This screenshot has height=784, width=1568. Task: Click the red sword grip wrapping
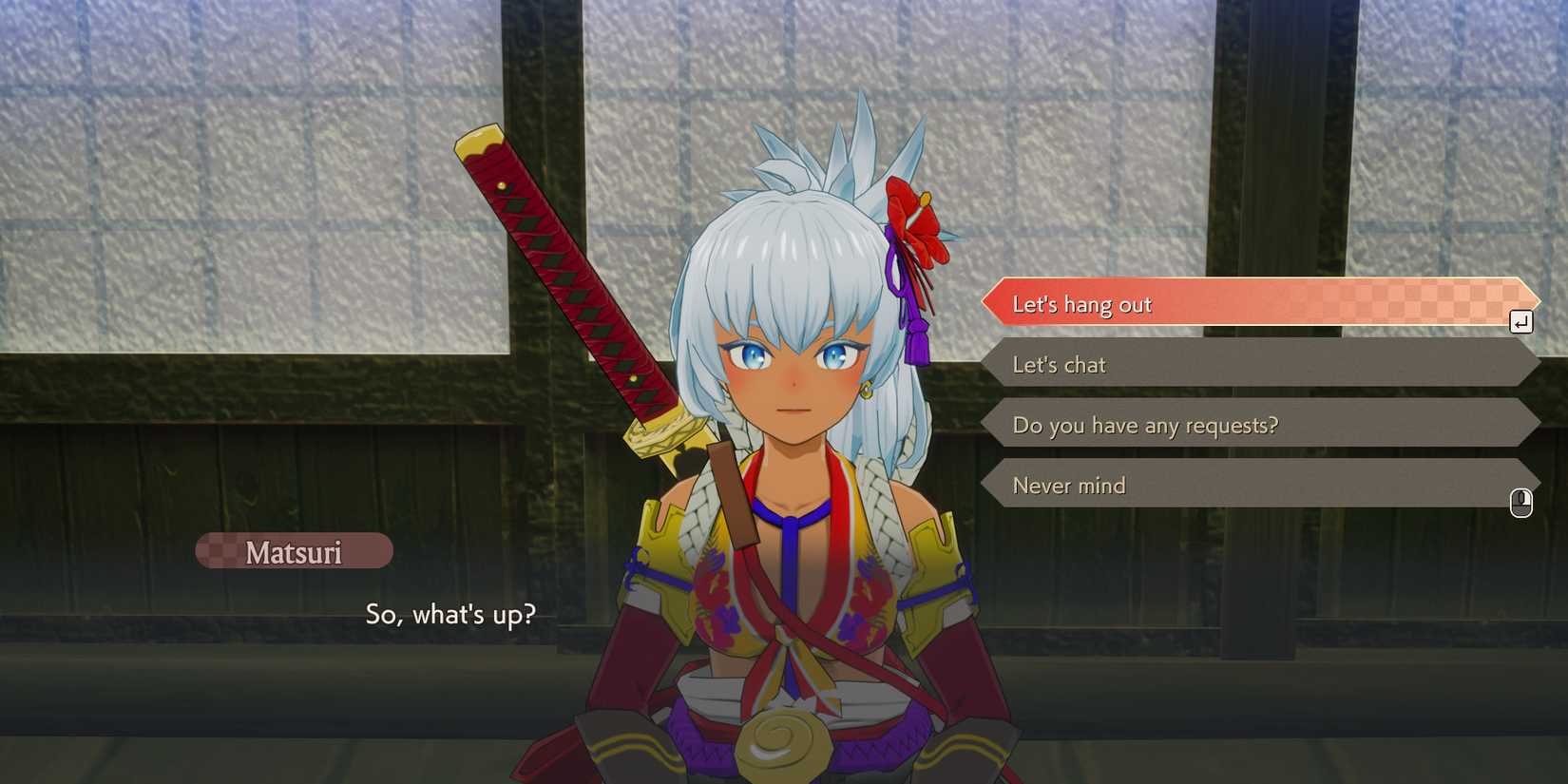(551, 276)
